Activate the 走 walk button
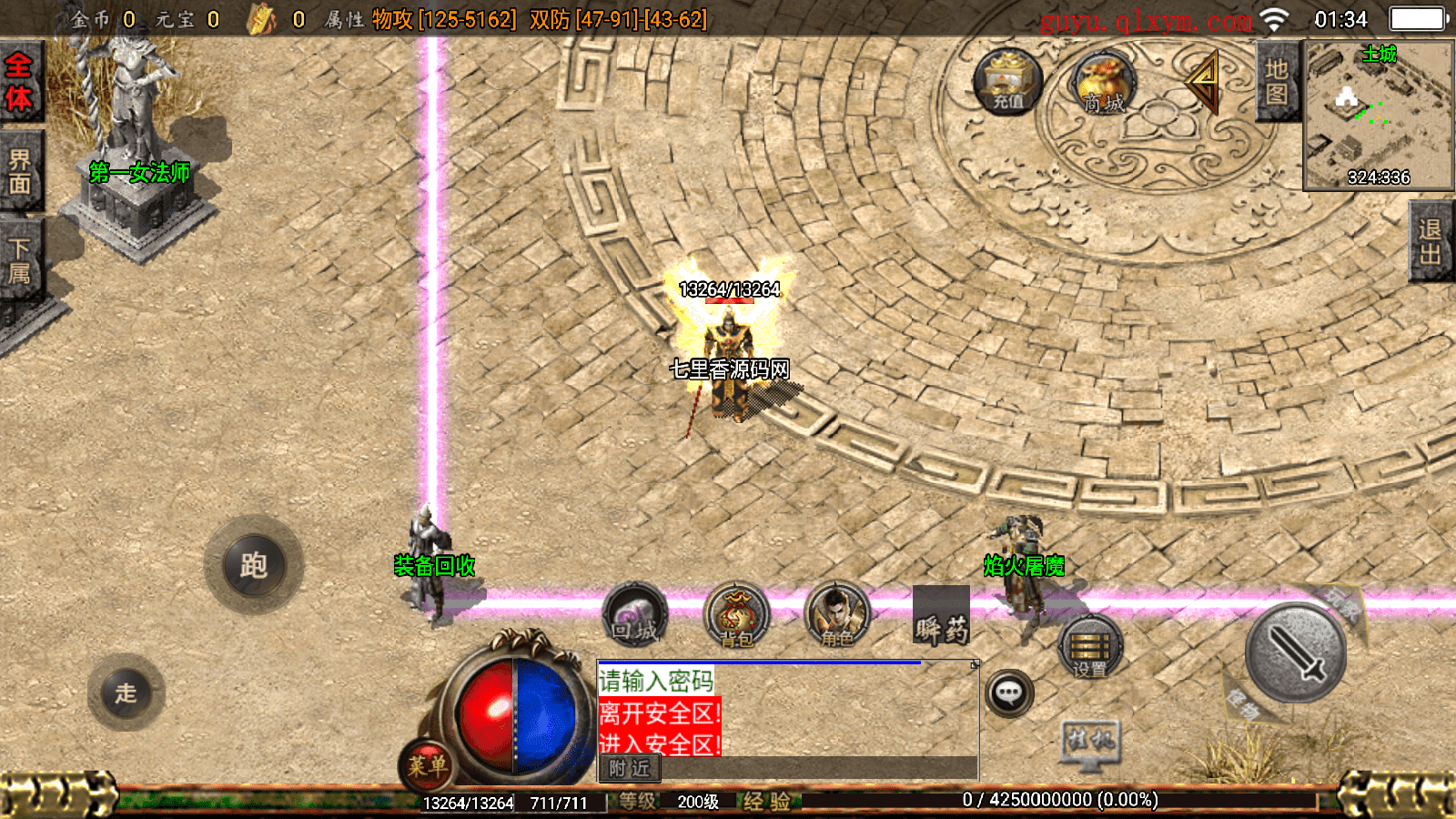 [126, 693]
